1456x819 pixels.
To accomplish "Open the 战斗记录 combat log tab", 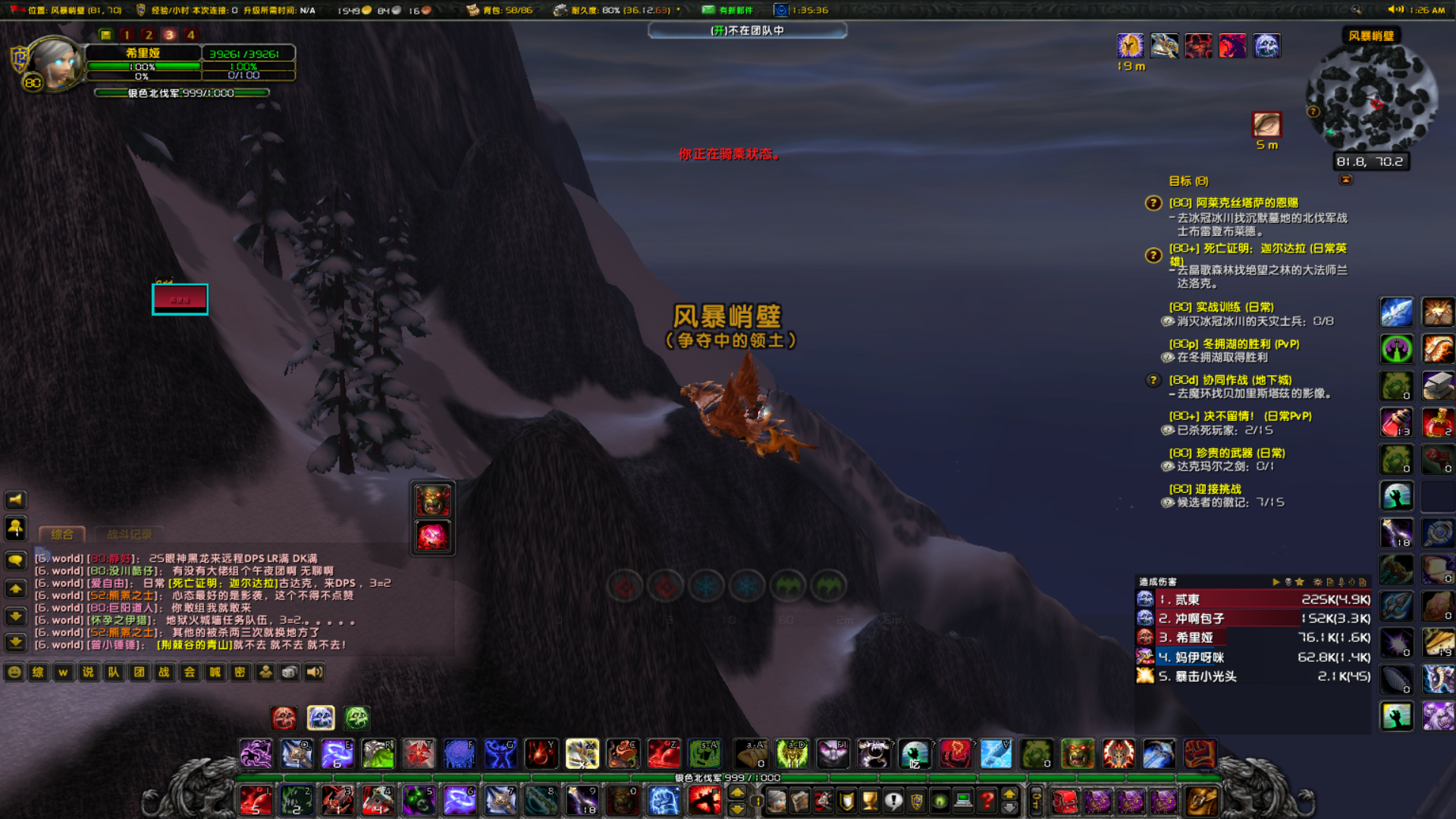I will (x=129, y=535).
